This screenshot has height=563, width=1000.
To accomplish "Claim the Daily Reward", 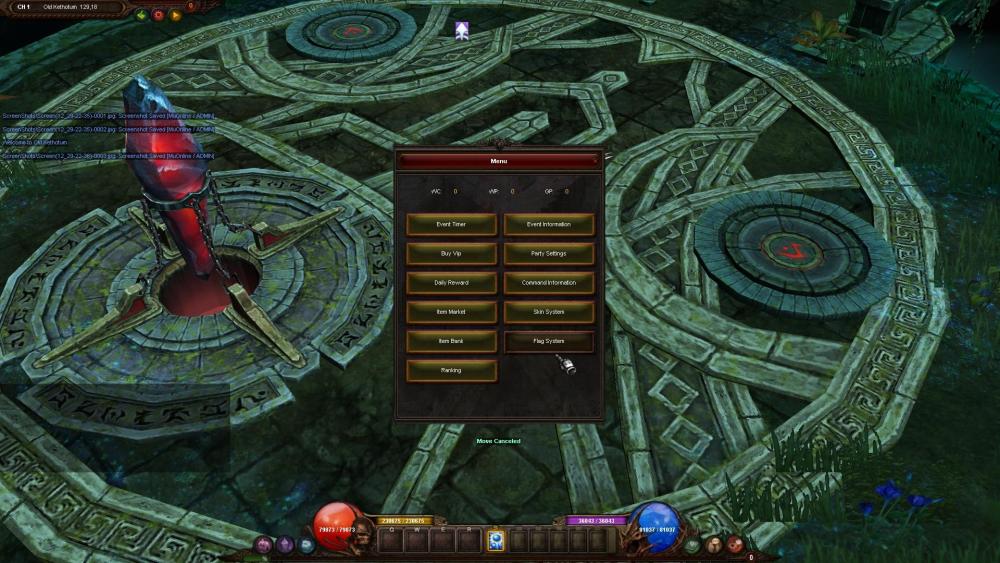I will pyautogui.click(x=451, y=283).
